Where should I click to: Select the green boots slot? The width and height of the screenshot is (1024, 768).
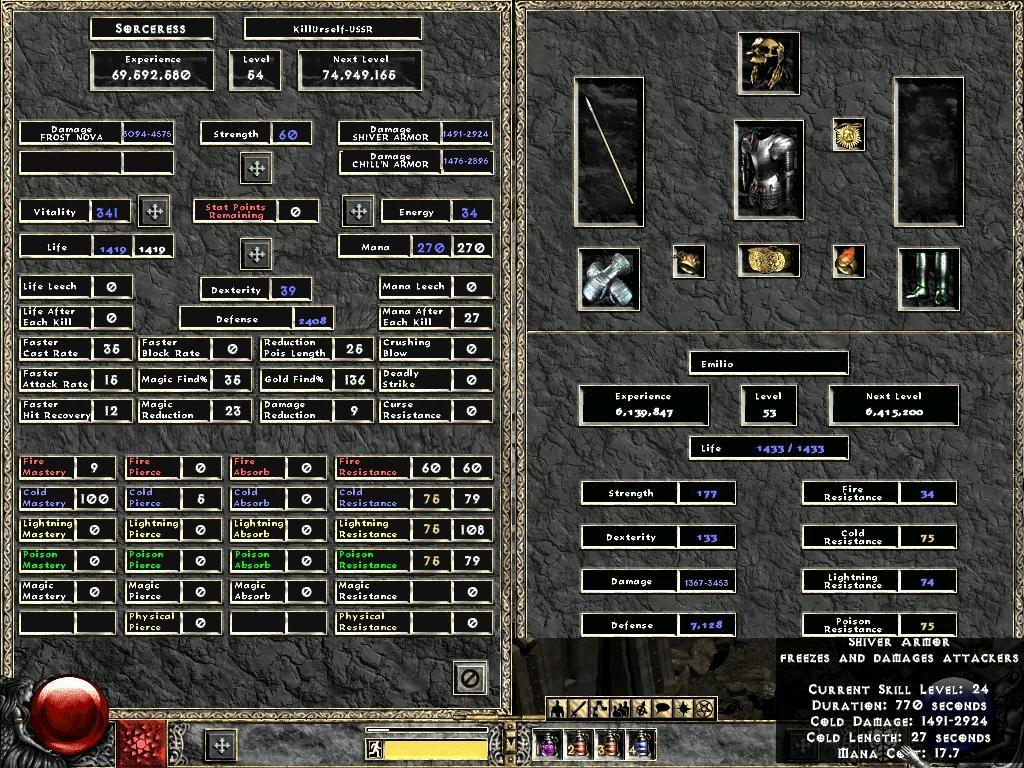[x=928, y=277]
